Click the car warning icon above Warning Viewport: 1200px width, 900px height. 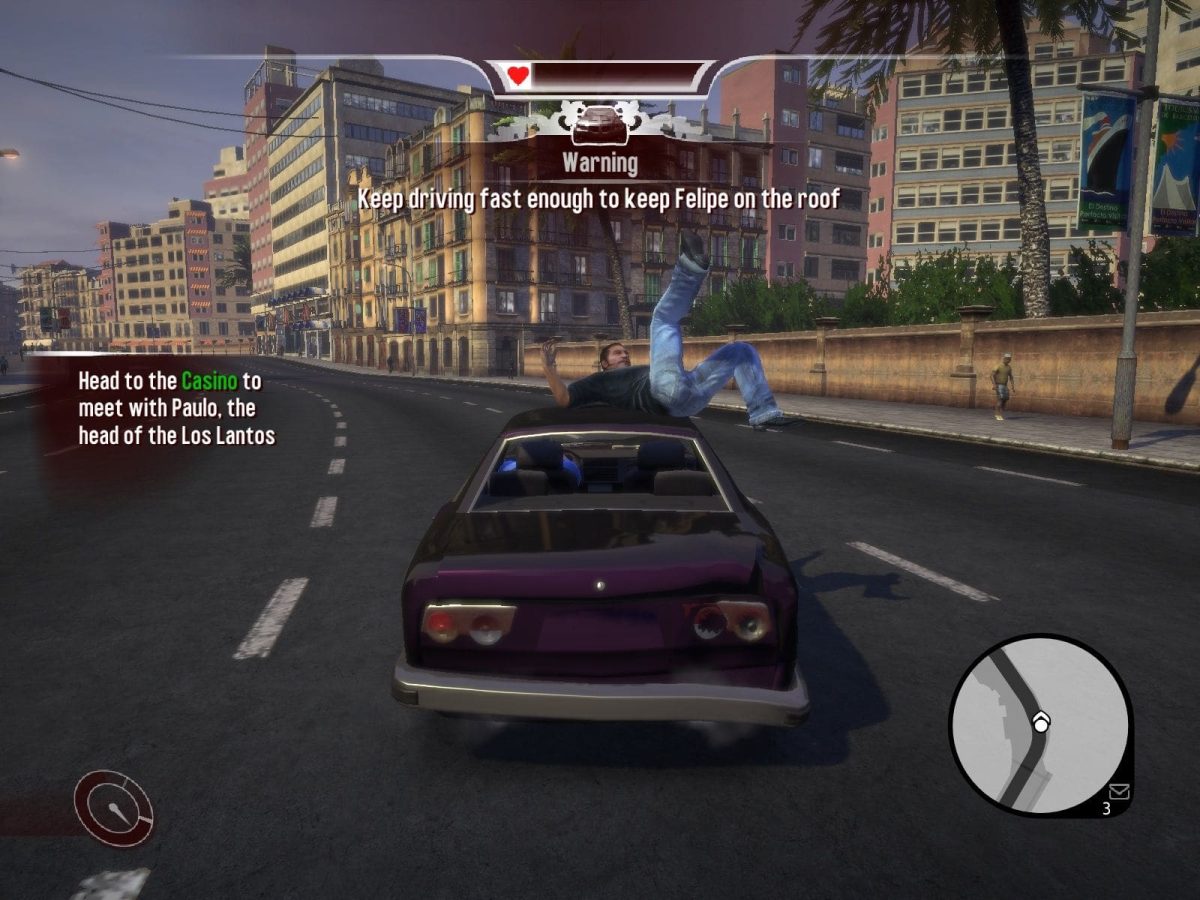coord(600,125)
